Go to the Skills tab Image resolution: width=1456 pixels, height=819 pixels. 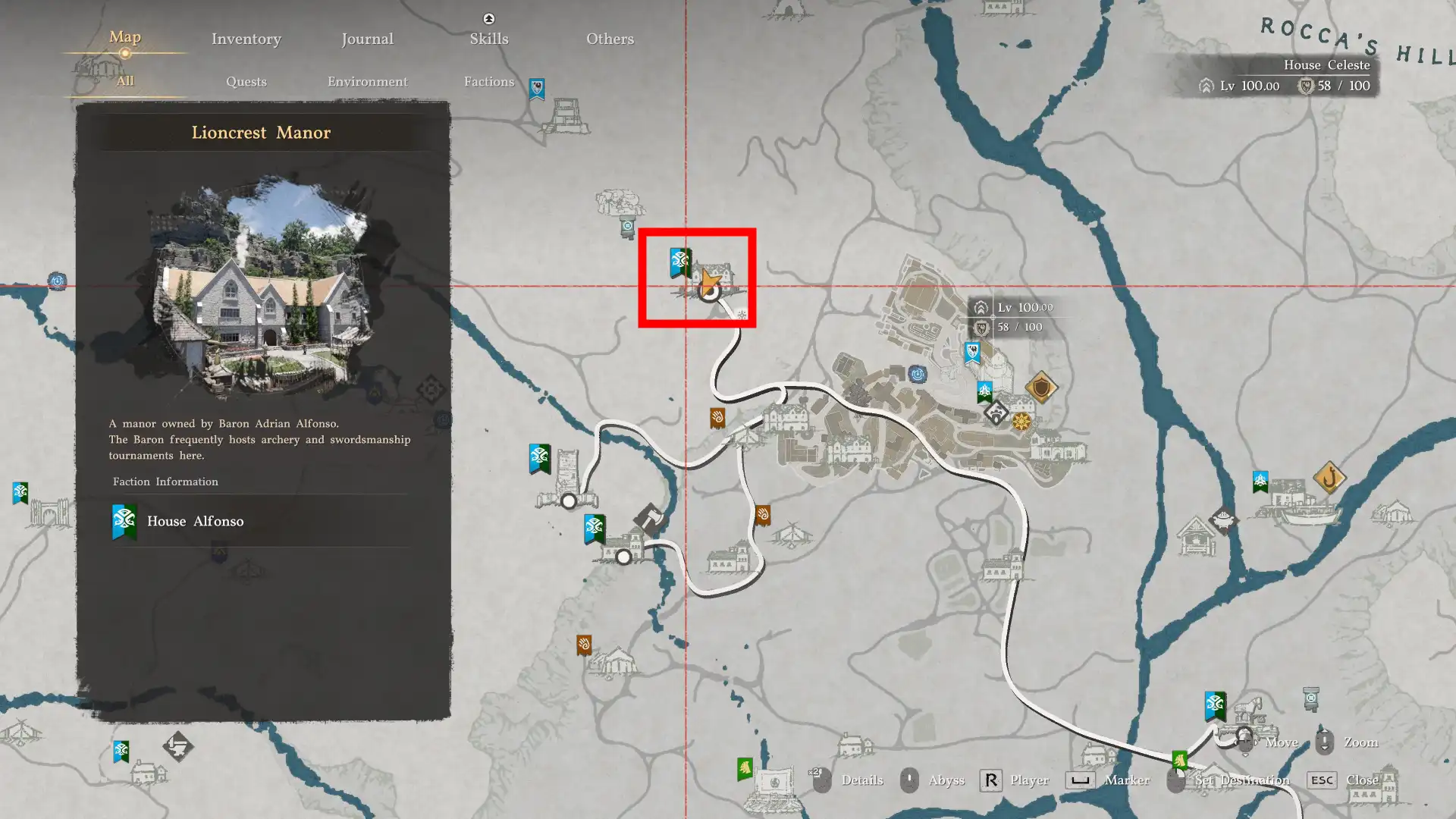click(488, 39)
